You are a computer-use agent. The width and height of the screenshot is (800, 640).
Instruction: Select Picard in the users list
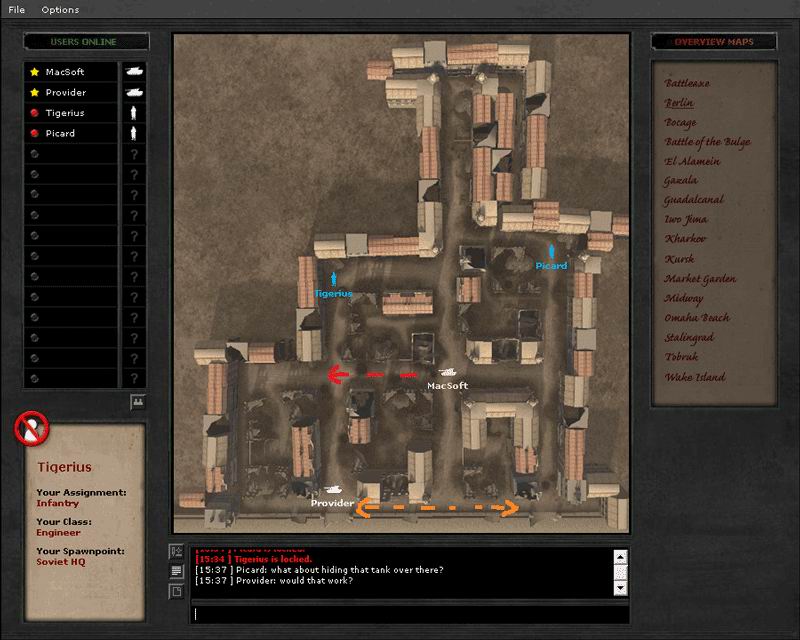(x=60, y=133)
